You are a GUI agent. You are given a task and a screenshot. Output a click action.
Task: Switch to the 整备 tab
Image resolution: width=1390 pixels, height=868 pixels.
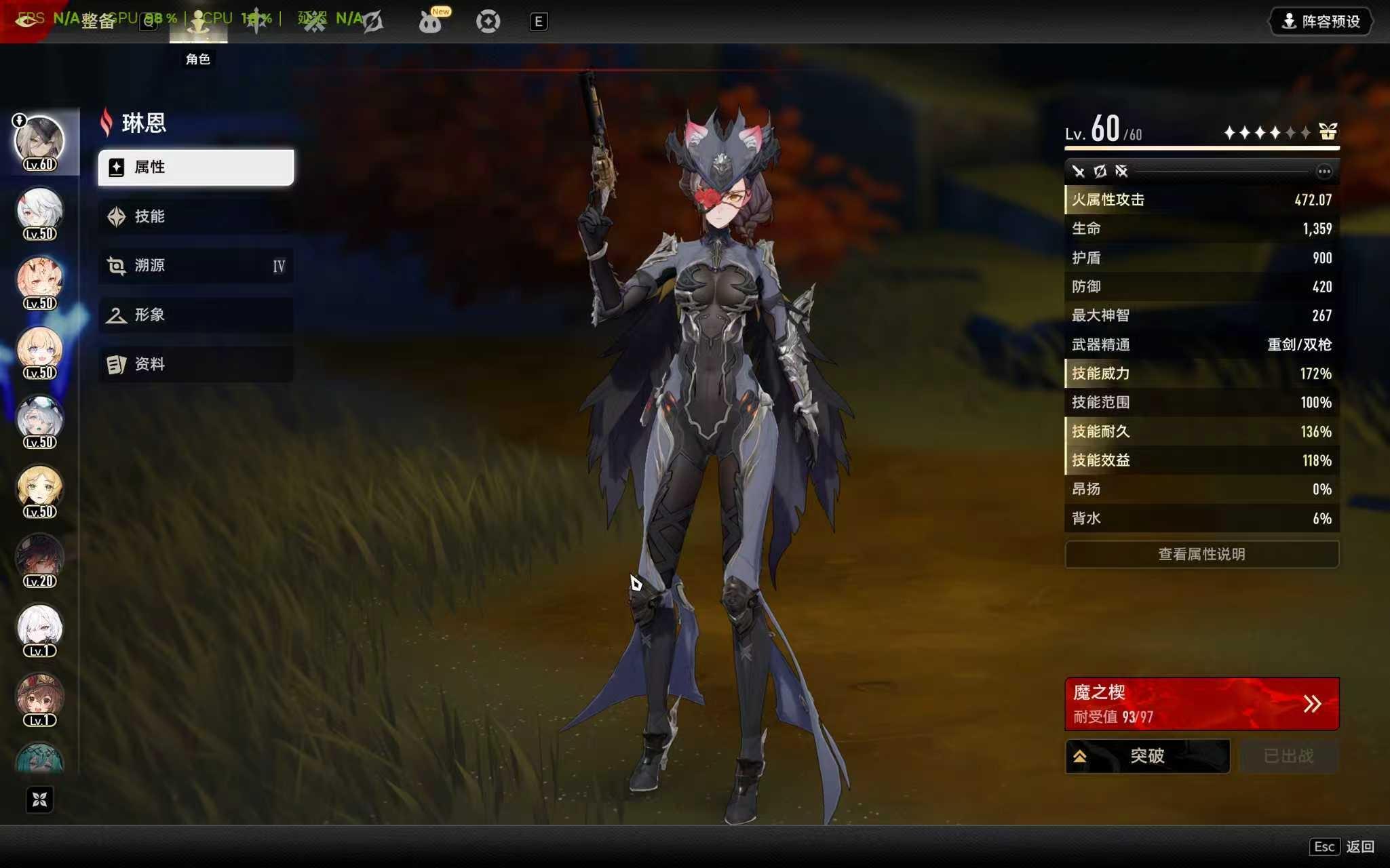click(x=98, y=22)
